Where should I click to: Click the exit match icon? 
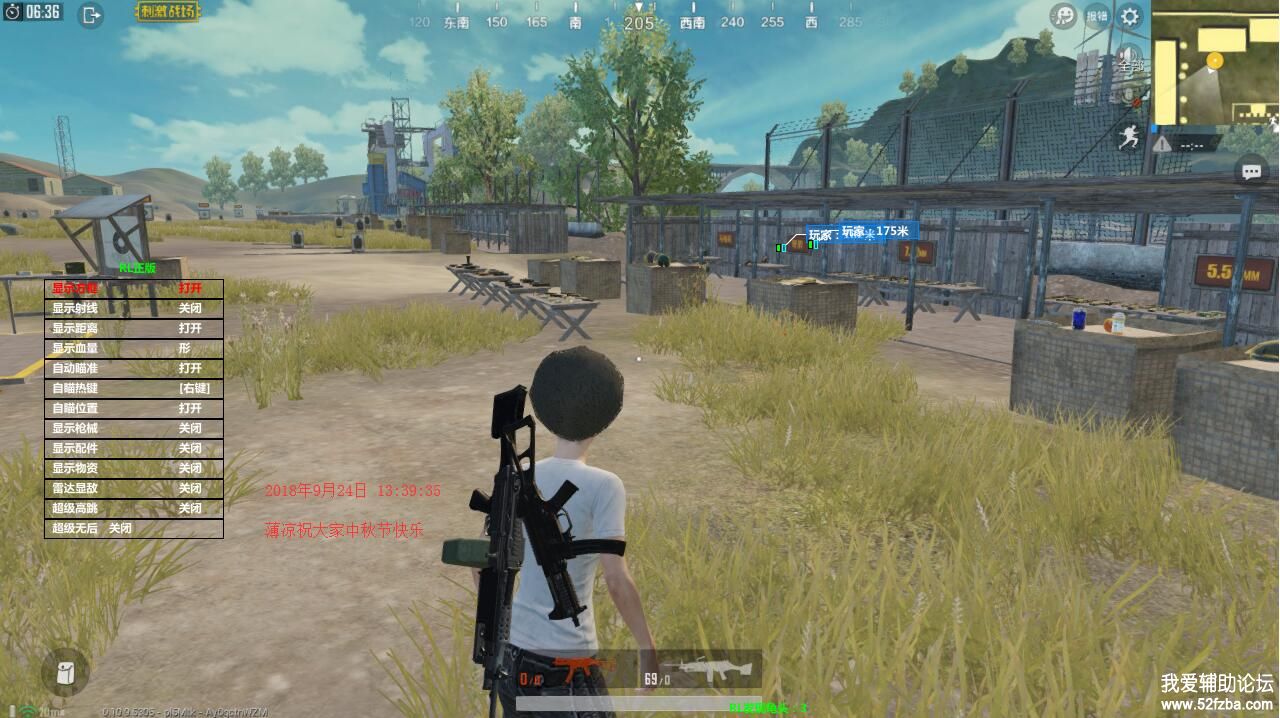coord(91,15)
